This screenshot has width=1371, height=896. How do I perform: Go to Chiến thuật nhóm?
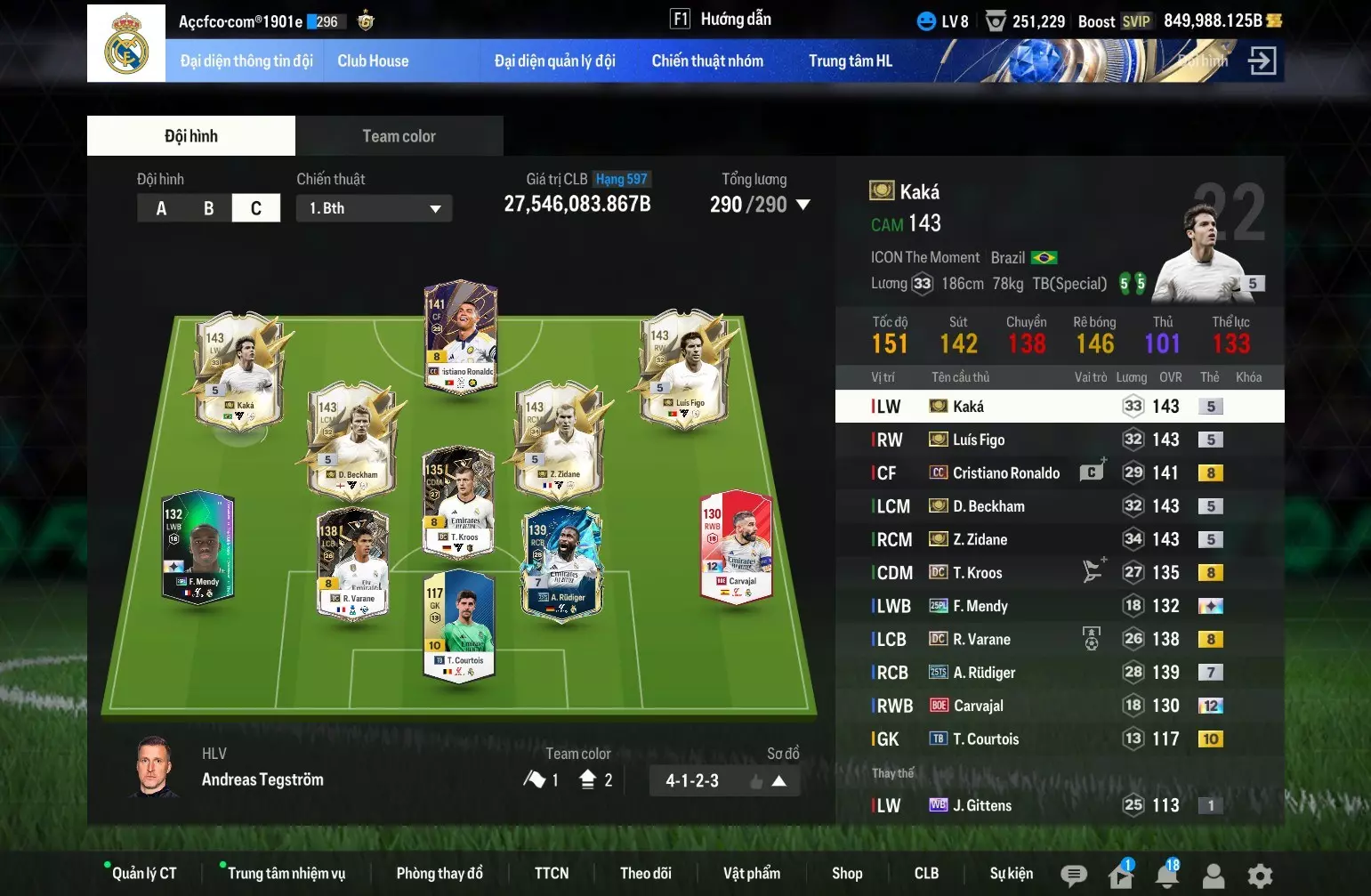point(707,61)
